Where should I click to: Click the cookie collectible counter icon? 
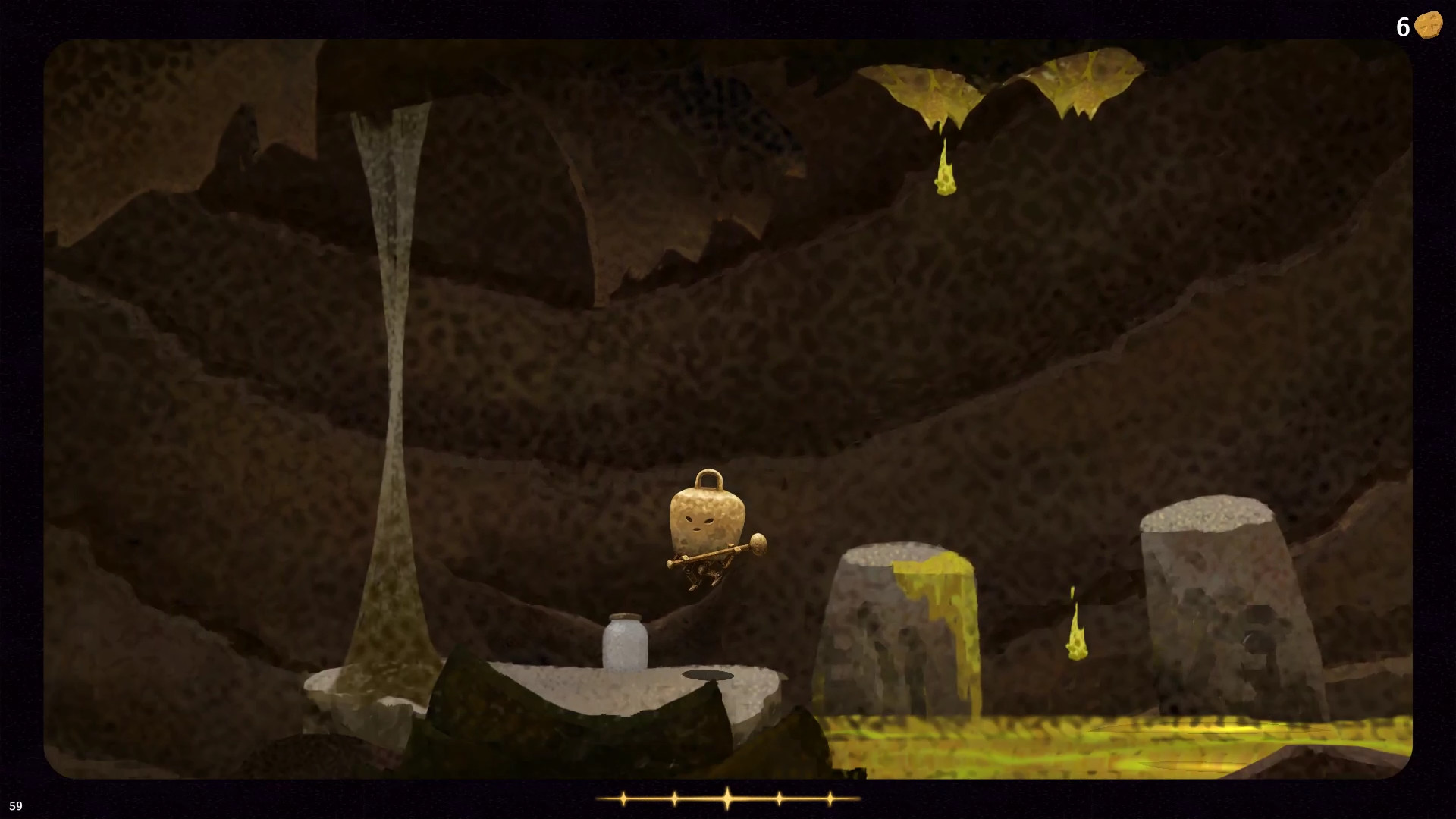[x=1429, y=24]
